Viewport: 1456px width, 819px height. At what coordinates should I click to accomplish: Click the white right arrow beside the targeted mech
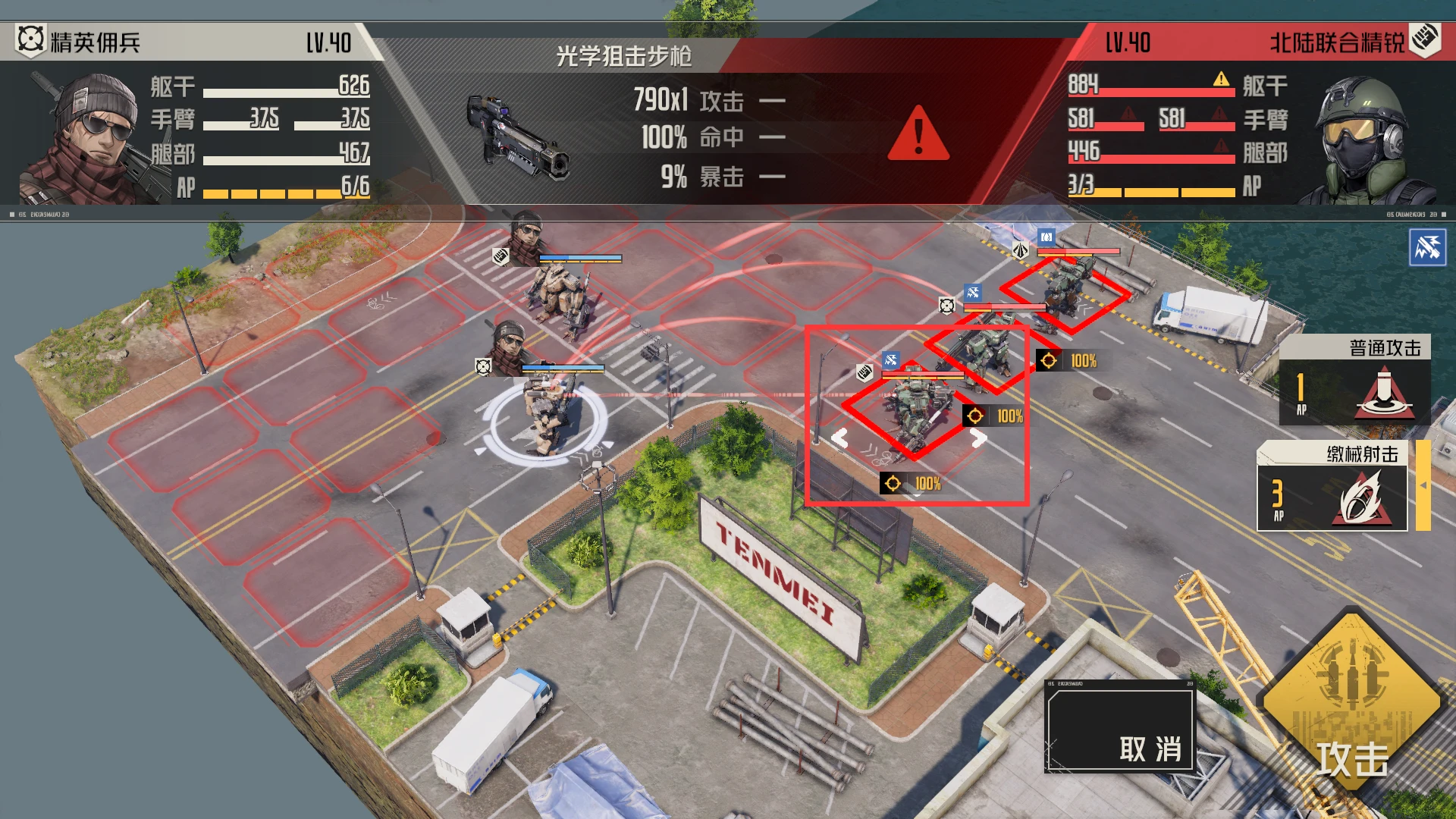click(978, 438)
